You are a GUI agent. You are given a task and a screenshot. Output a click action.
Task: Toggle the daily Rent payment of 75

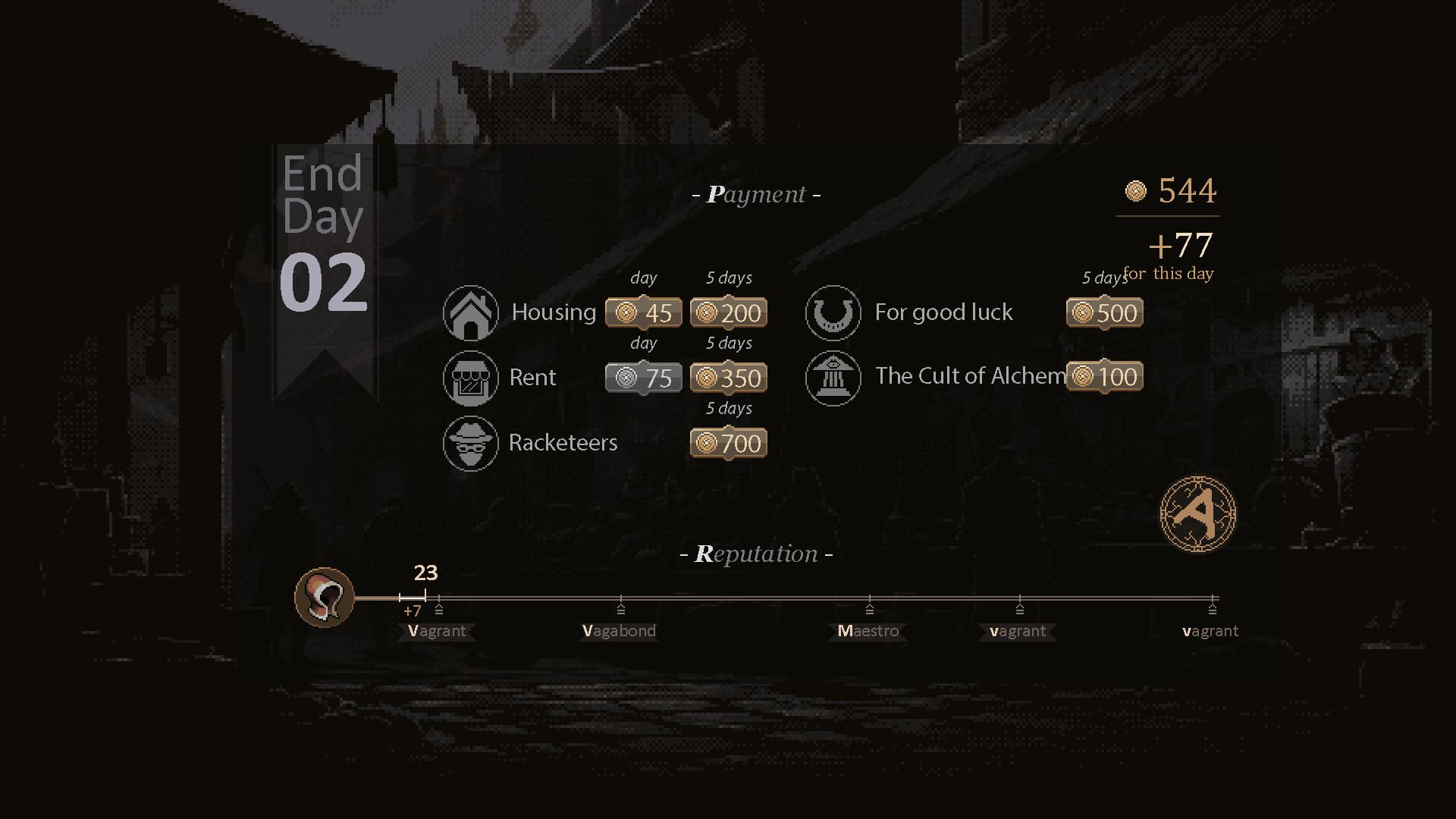[643, 377]
